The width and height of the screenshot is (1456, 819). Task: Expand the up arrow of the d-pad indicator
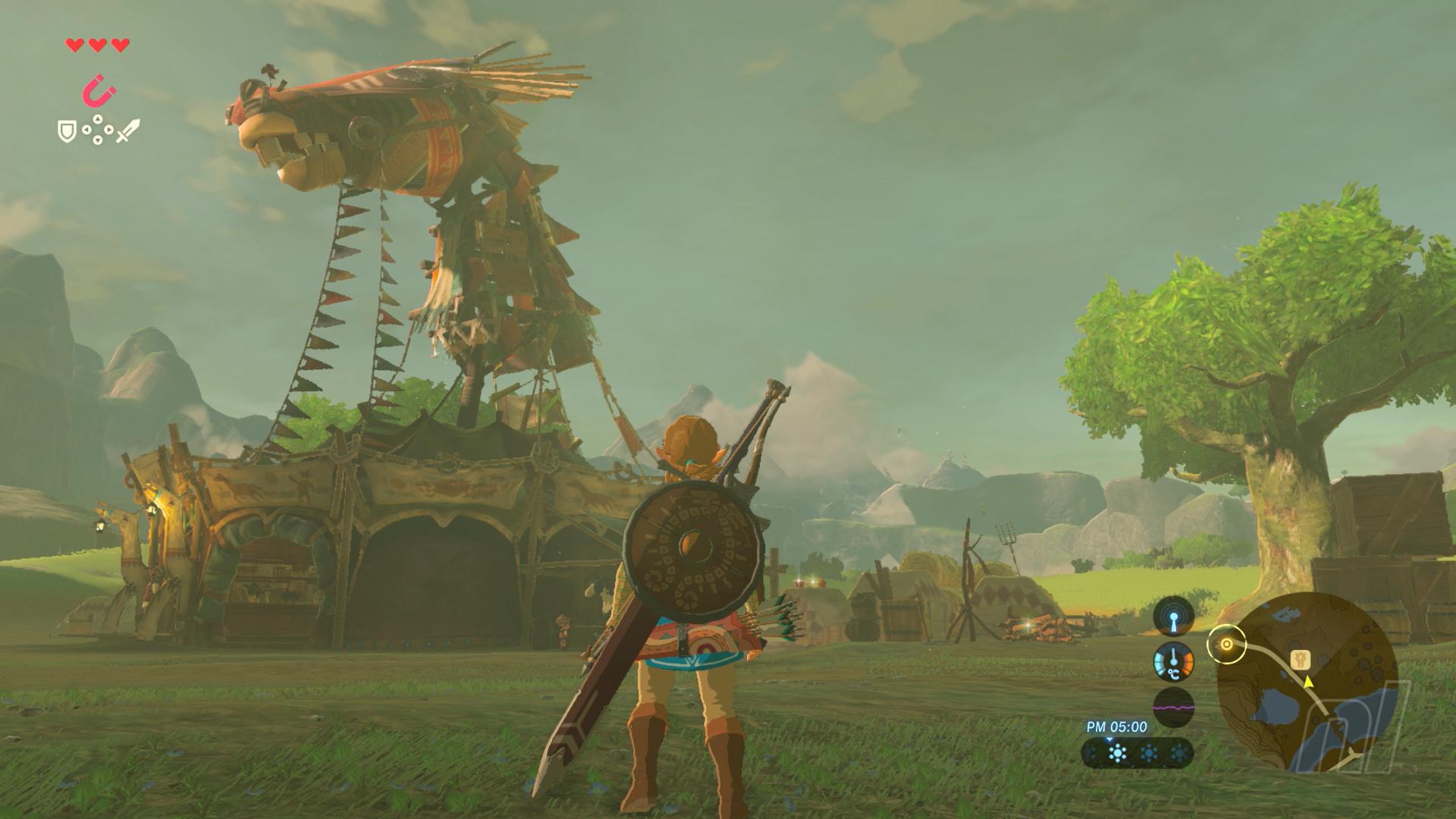click(x=97, y=118)
